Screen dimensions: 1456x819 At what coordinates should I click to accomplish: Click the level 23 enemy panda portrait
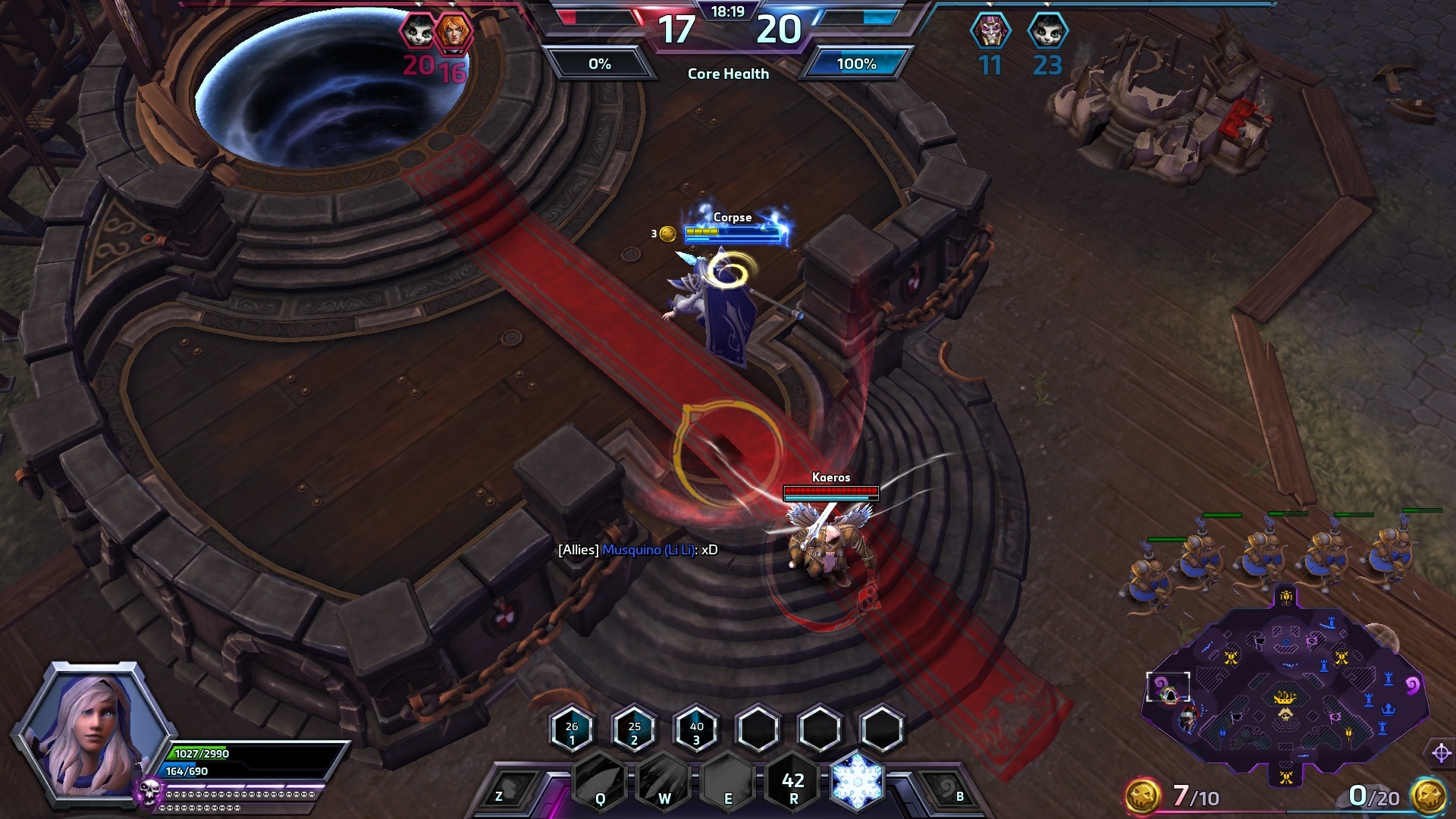(x=1047, y=32)
